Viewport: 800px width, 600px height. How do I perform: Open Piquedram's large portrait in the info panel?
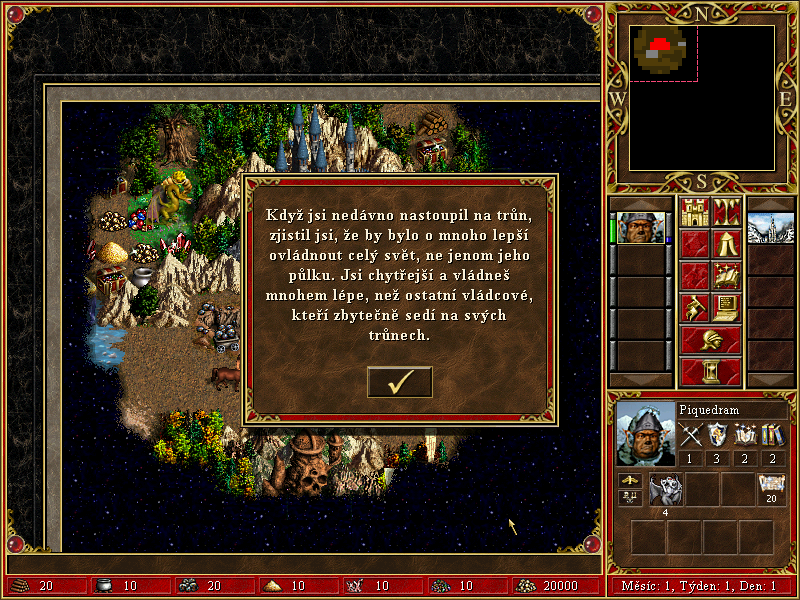(646, 434)
